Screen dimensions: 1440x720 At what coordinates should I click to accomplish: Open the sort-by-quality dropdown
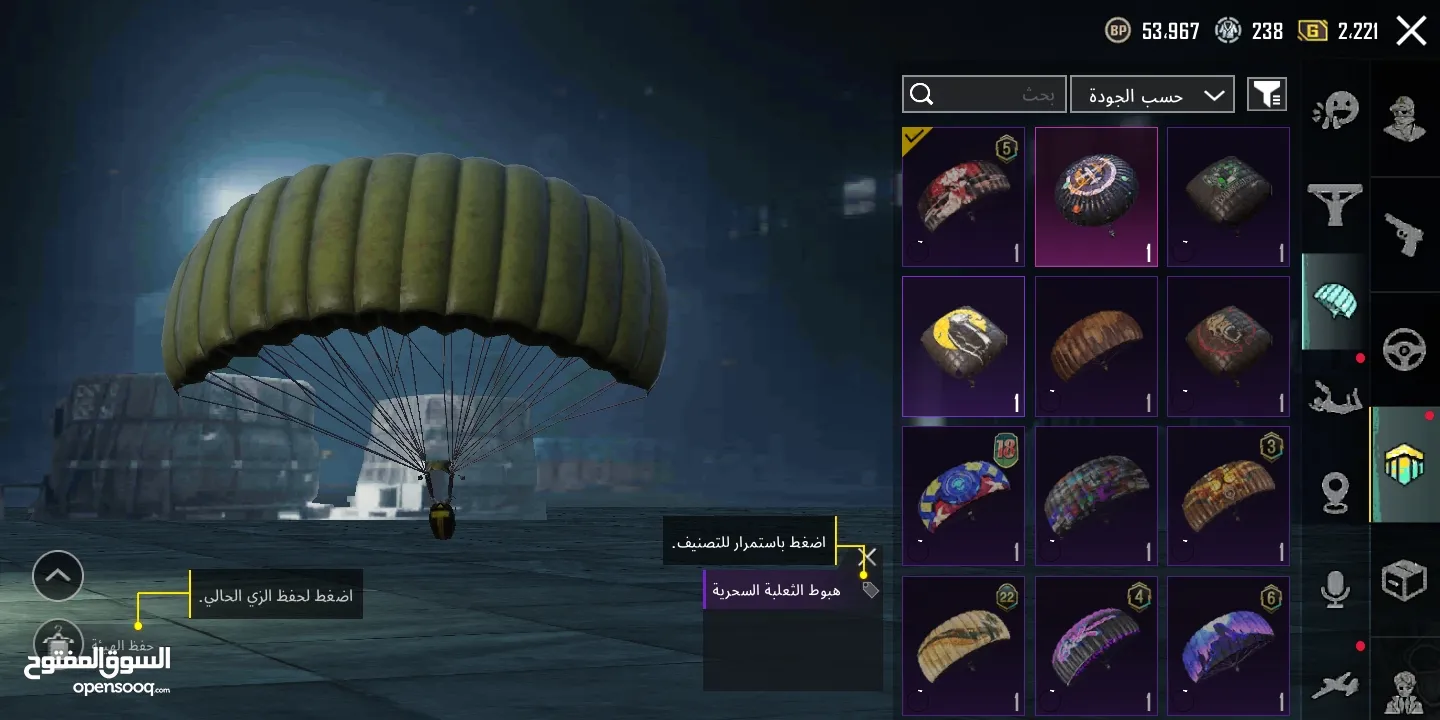[1152, 95]
